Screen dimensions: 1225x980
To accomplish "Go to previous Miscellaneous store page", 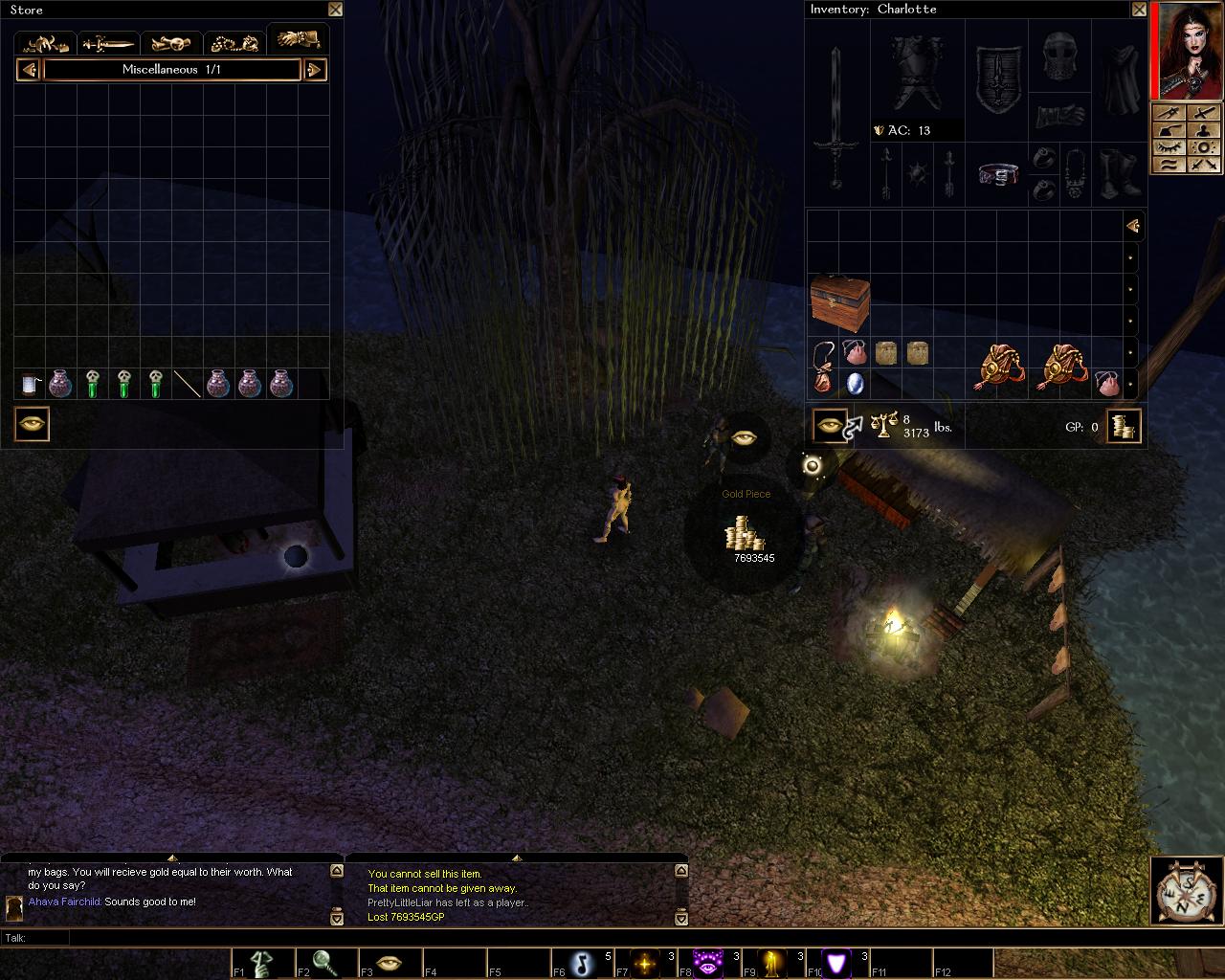I will click(x=29, y=70).
